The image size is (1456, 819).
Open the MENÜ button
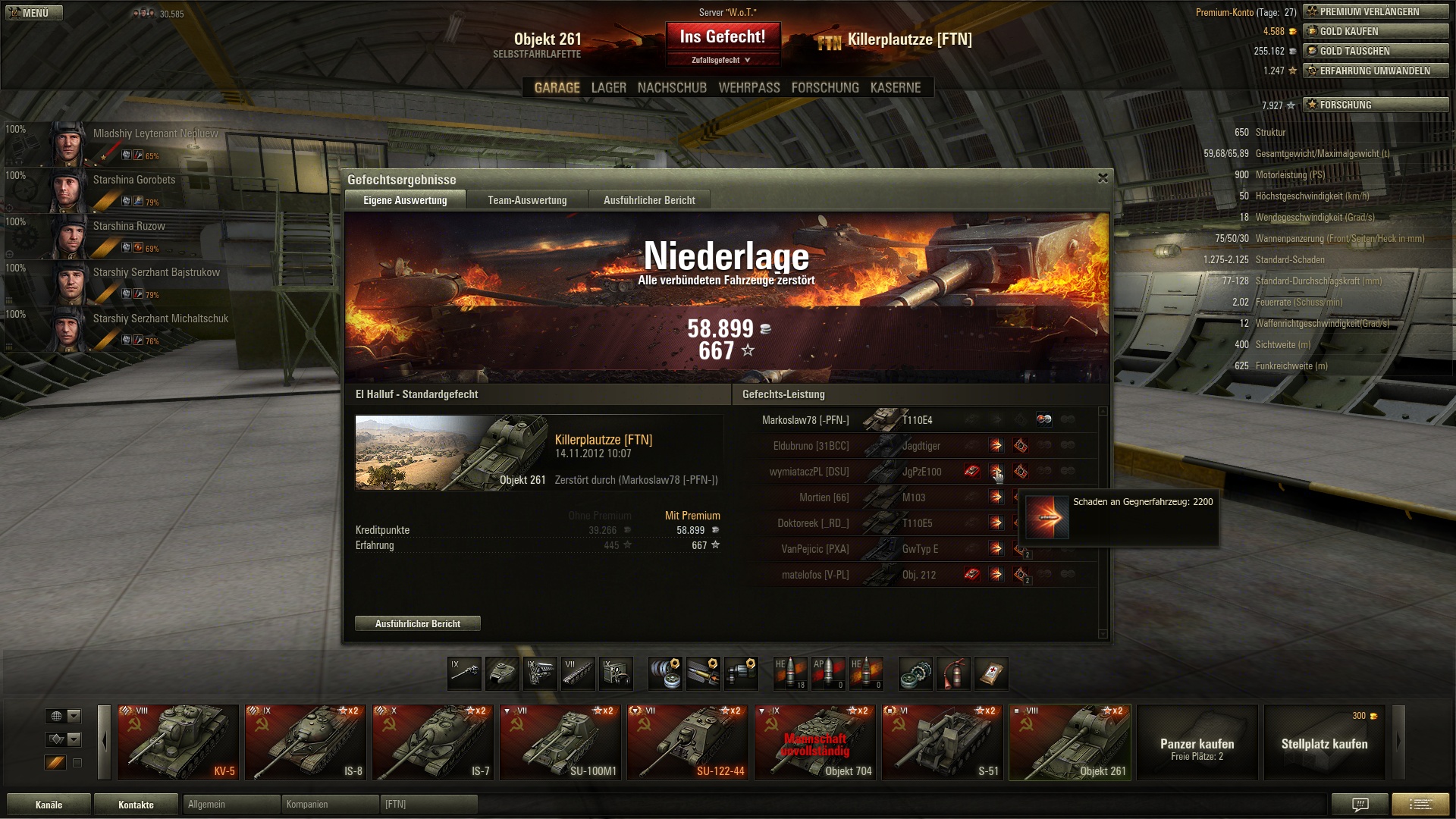(x=34, y=13)
